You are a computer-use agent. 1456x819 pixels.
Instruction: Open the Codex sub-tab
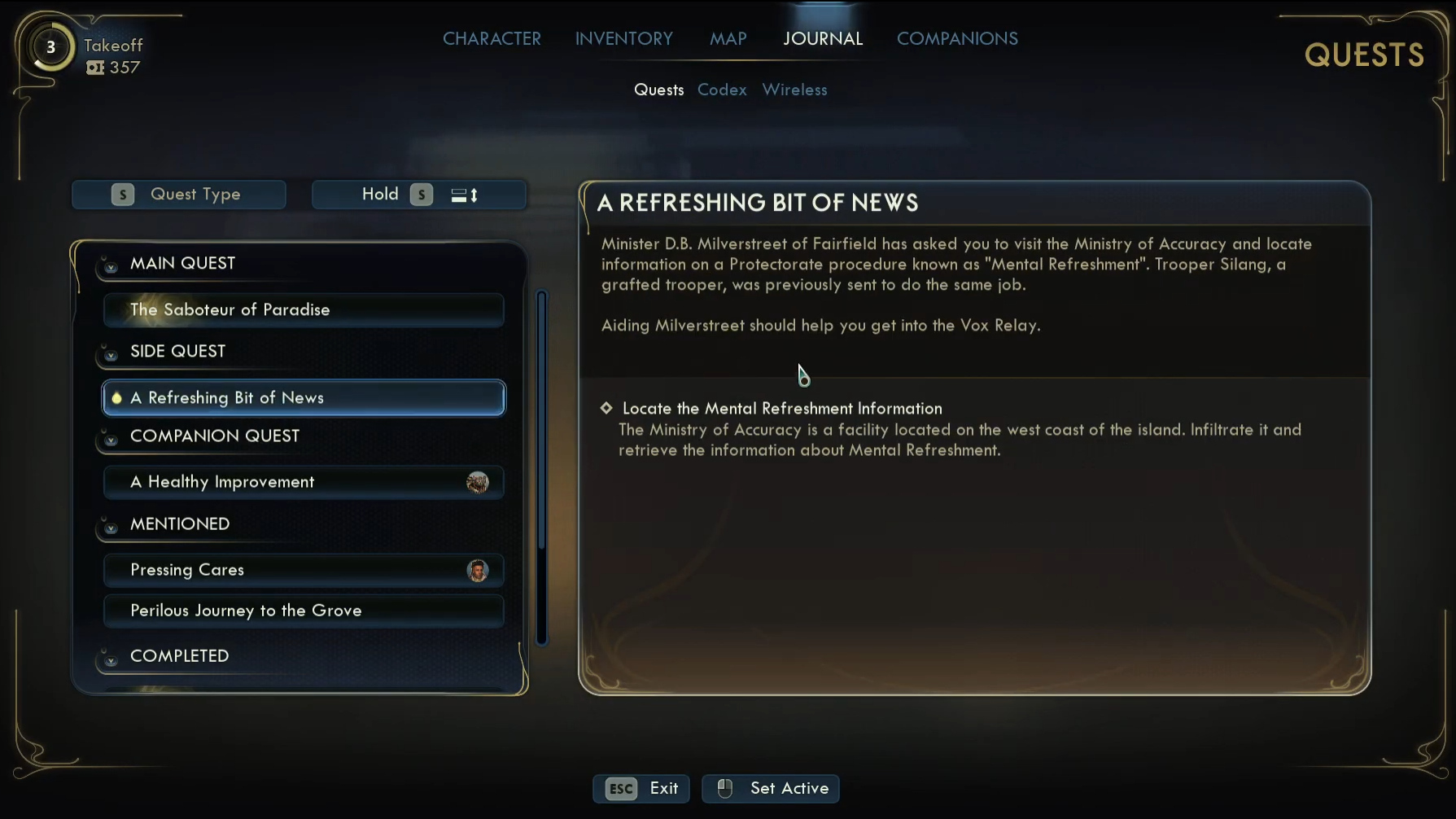(722, 90)
